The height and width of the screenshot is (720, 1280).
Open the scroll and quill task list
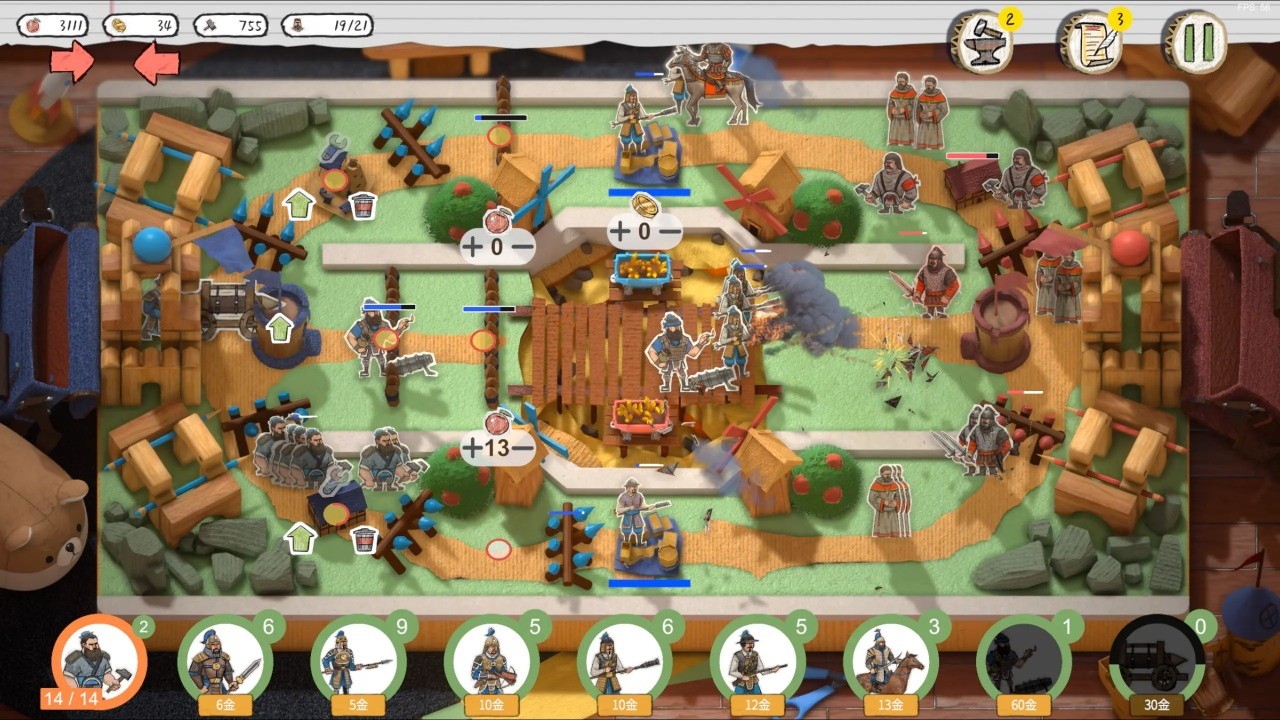pos(1088,44)
